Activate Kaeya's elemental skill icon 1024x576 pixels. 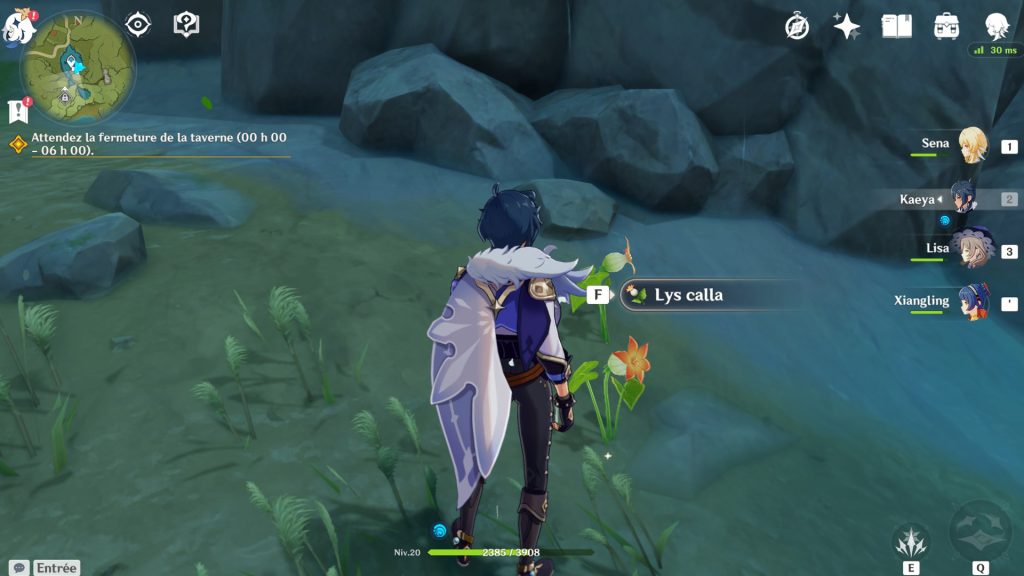point(911,542)
